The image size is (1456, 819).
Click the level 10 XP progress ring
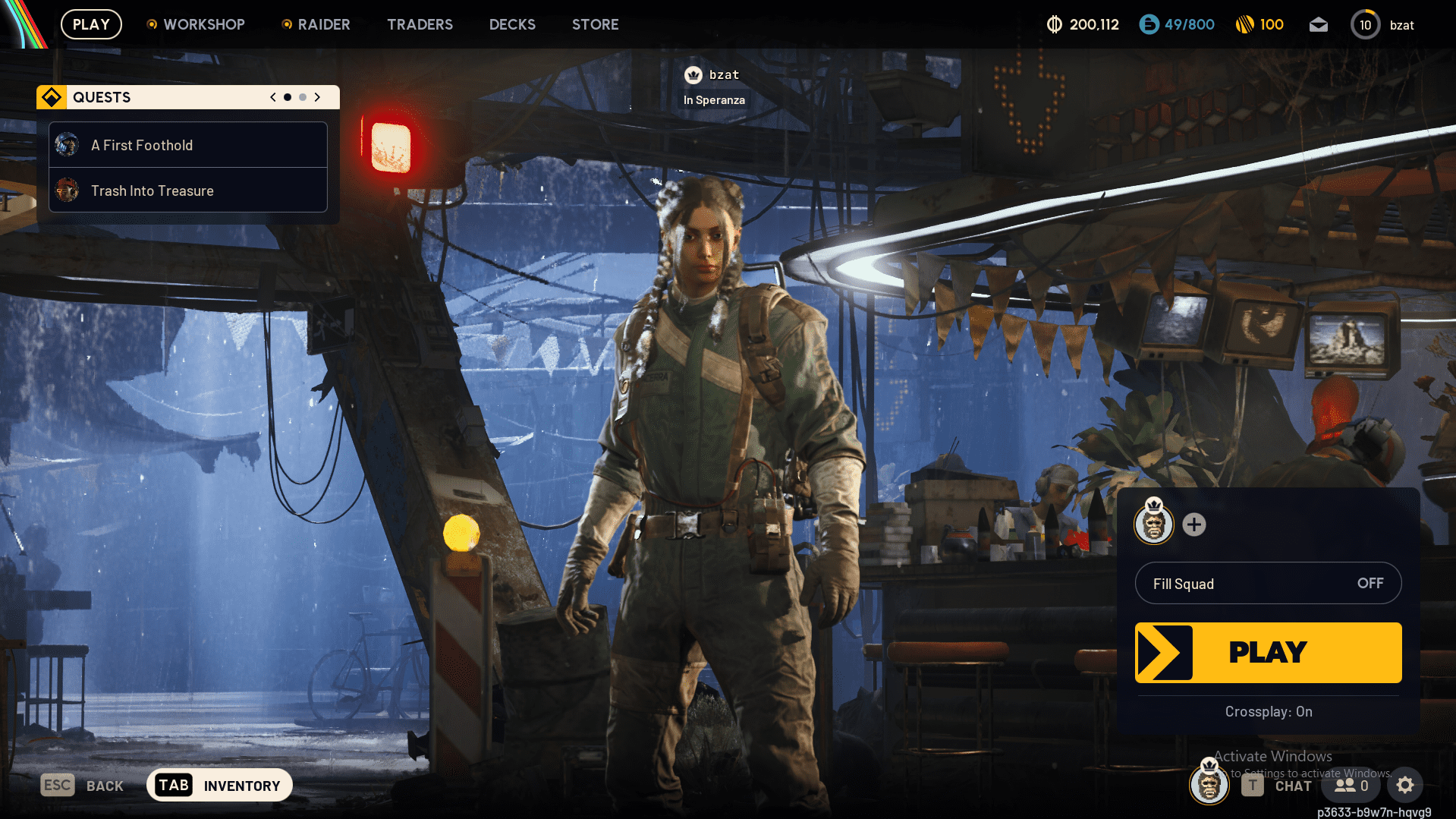coord(1365,24)
